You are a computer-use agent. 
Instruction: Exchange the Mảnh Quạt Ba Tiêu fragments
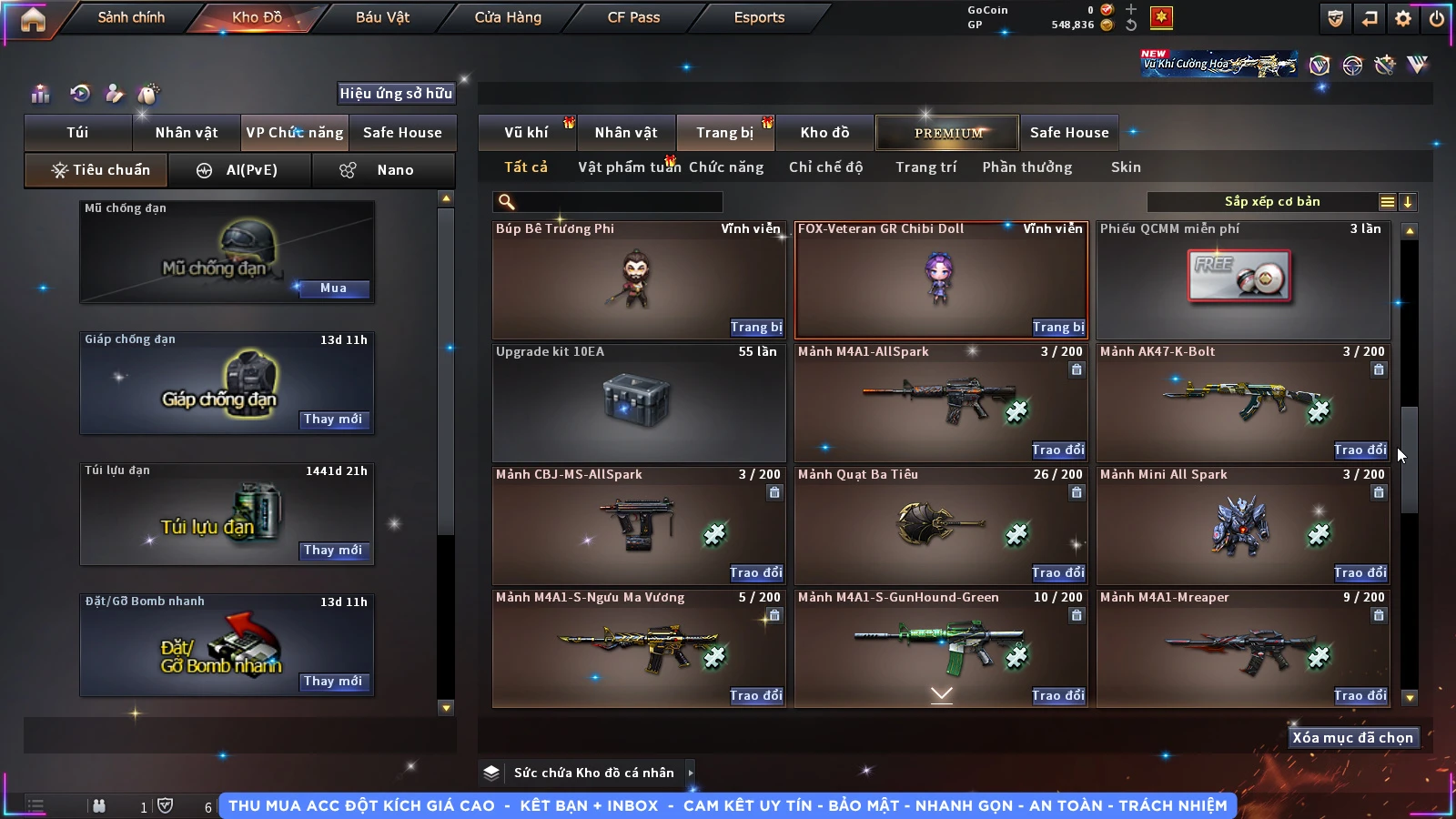coord(1058,573)
